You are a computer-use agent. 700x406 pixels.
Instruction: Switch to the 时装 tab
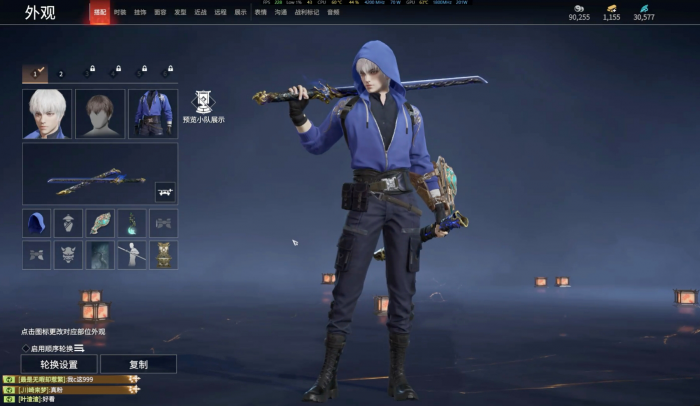120,12
